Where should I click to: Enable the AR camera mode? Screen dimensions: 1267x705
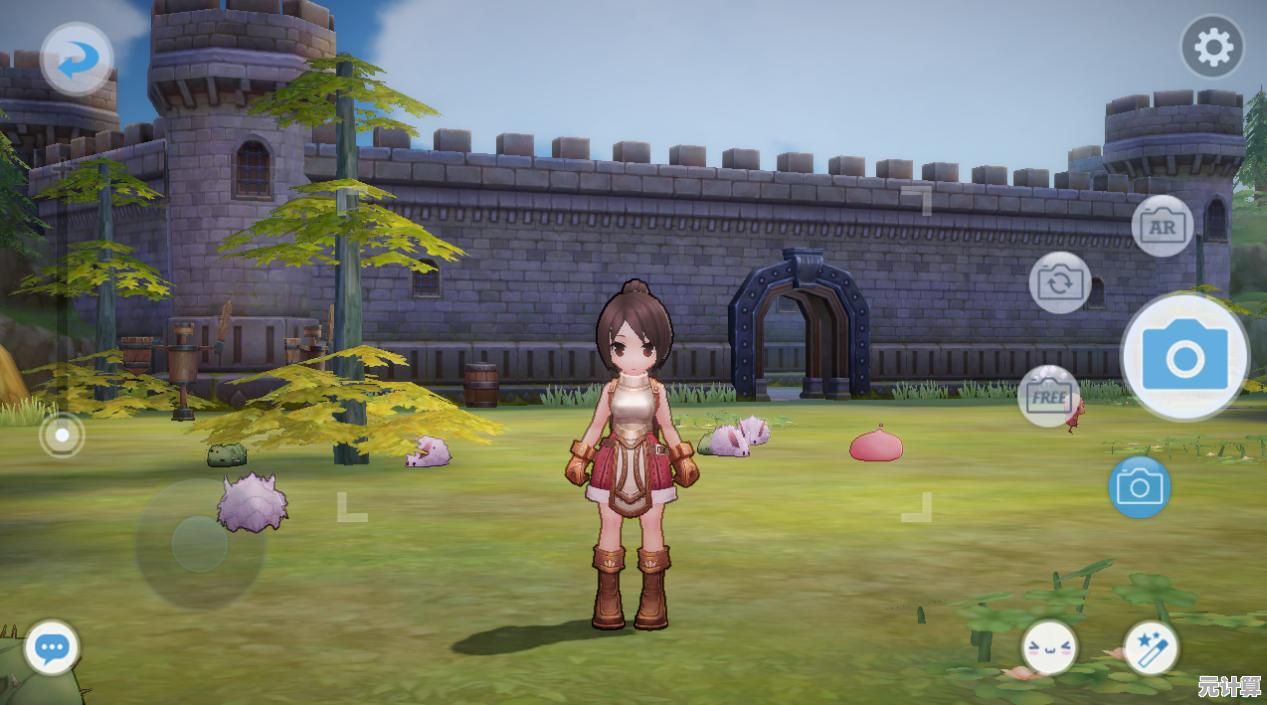(x=1162, y=226)
